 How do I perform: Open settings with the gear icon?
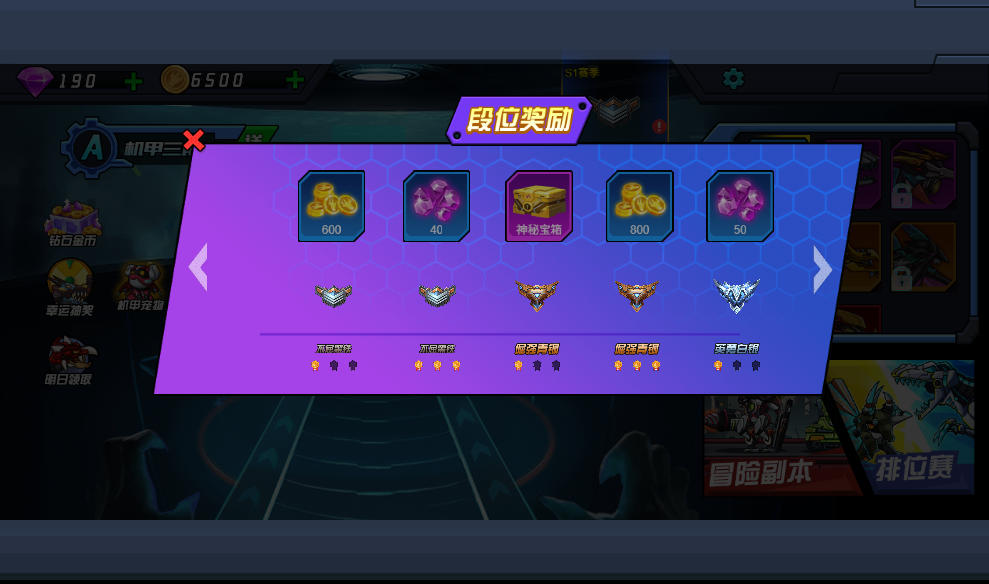pyautogui.click(x=733, y=78)
